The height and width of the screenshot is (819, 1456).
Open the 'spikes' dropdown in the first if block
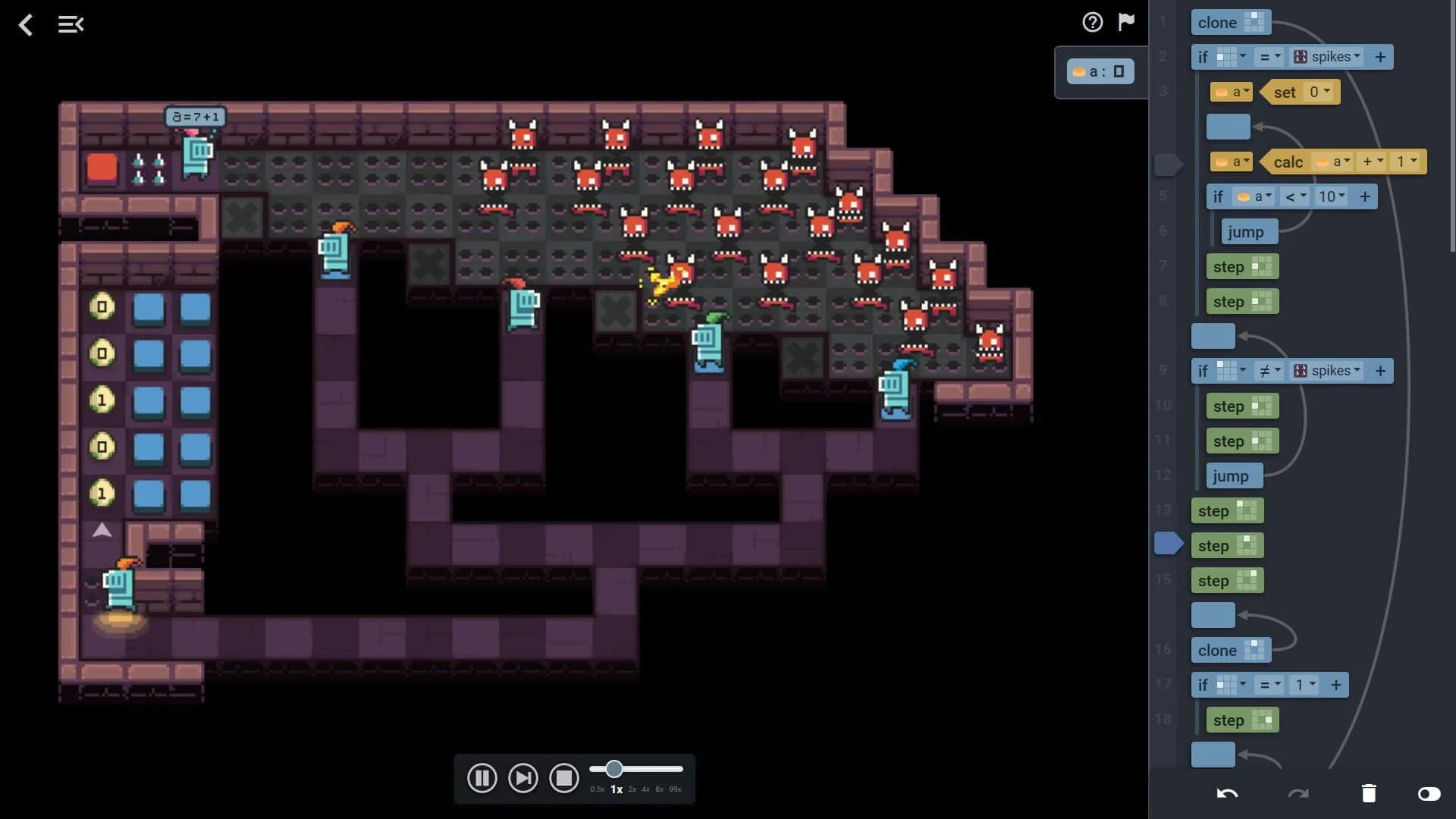pyautogui.click(x=1332, y=56)
